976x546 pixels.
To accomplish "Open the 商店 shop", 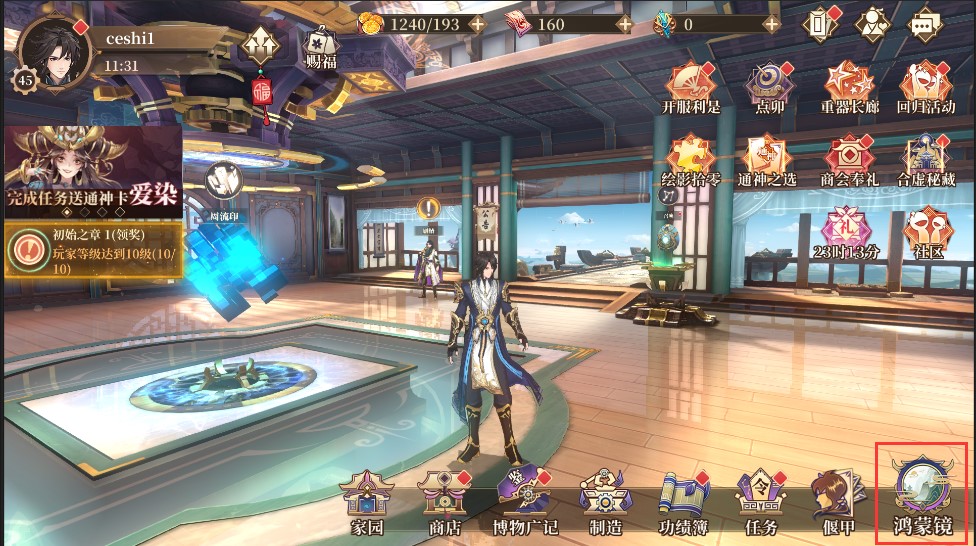I will point(444,500).
